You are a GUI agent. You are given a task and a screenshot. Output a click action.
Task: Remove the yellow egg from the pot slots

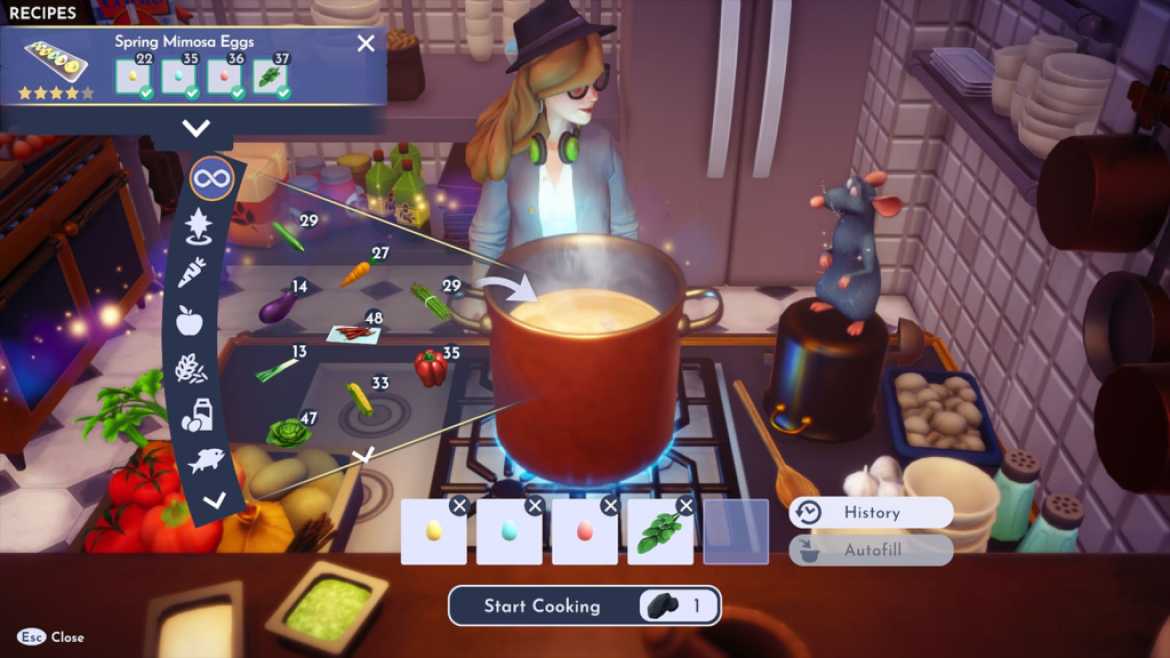click(459, 506)
